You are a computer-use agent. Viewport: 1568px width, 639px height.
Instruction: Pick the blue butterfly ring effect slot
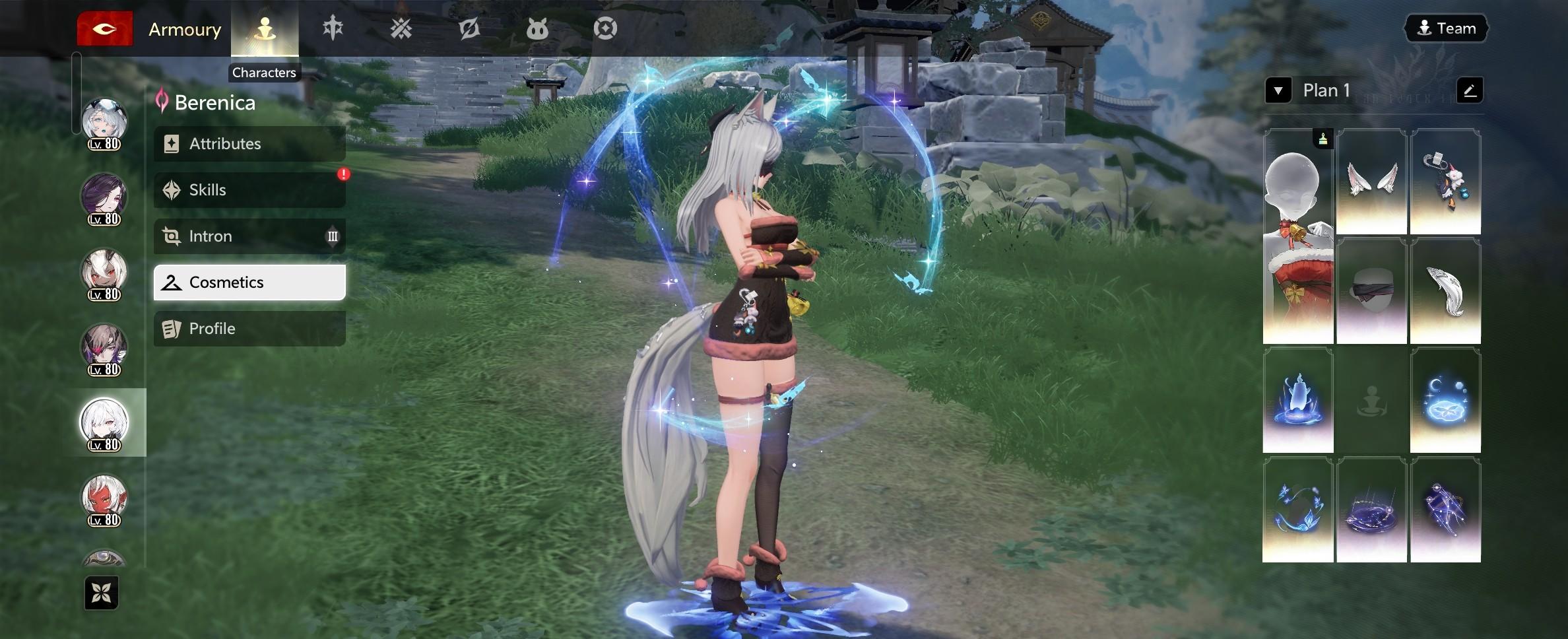click(1298, 510)
